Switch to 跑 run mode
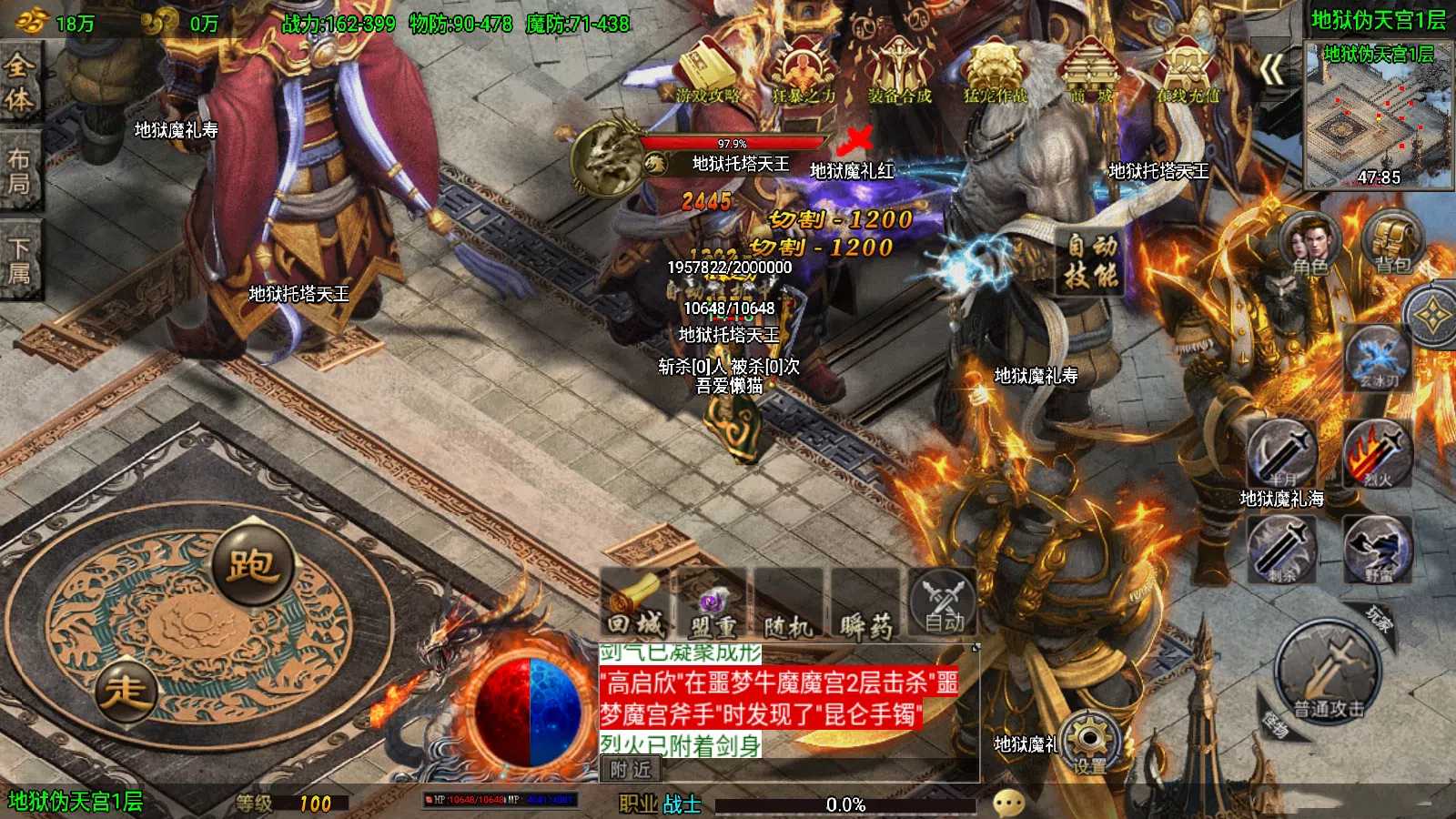1456x819 pixels. [252, 566]
